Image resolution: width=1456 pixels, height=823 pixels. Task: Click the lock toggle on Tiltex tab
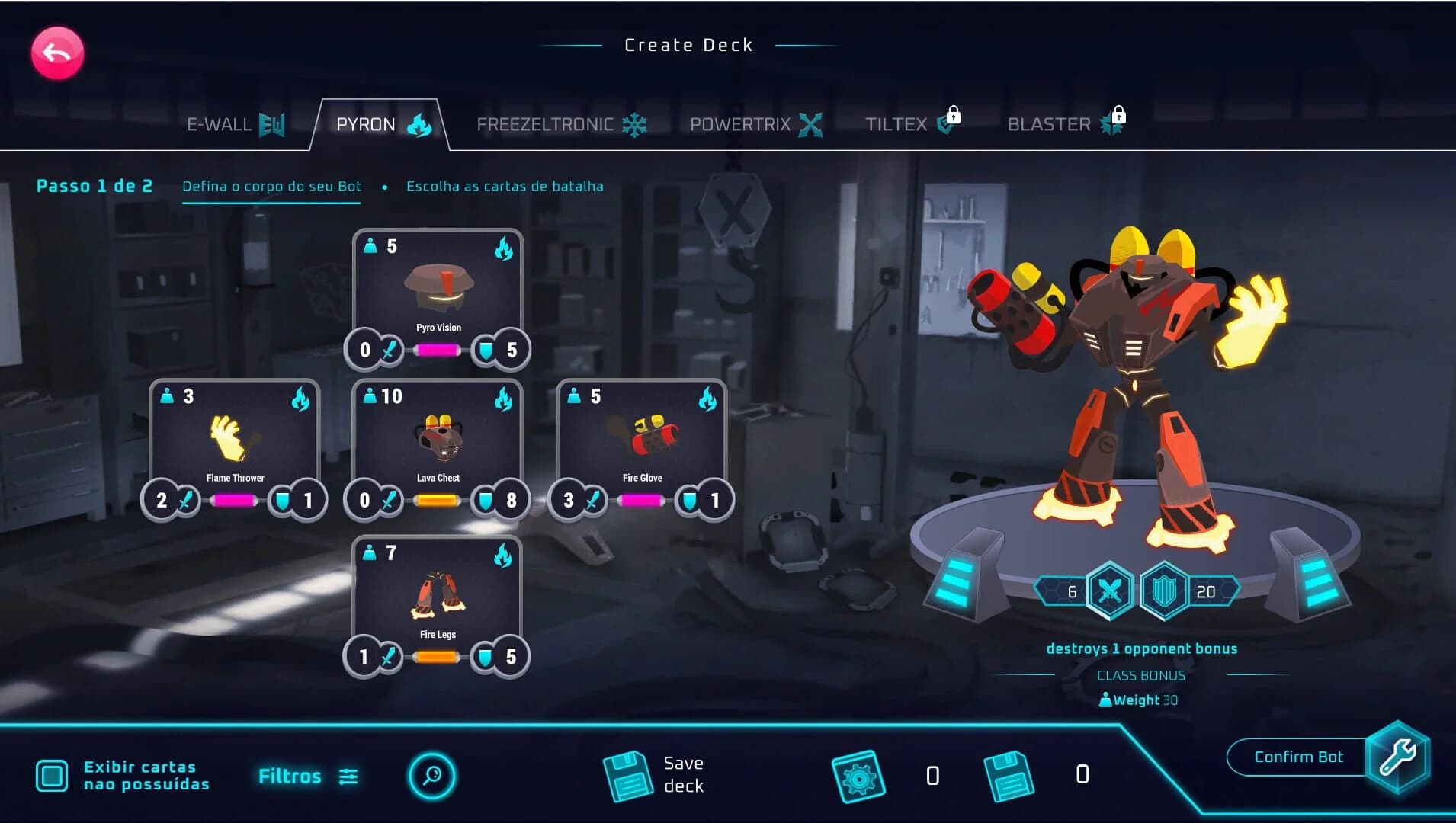pos(955,116)
